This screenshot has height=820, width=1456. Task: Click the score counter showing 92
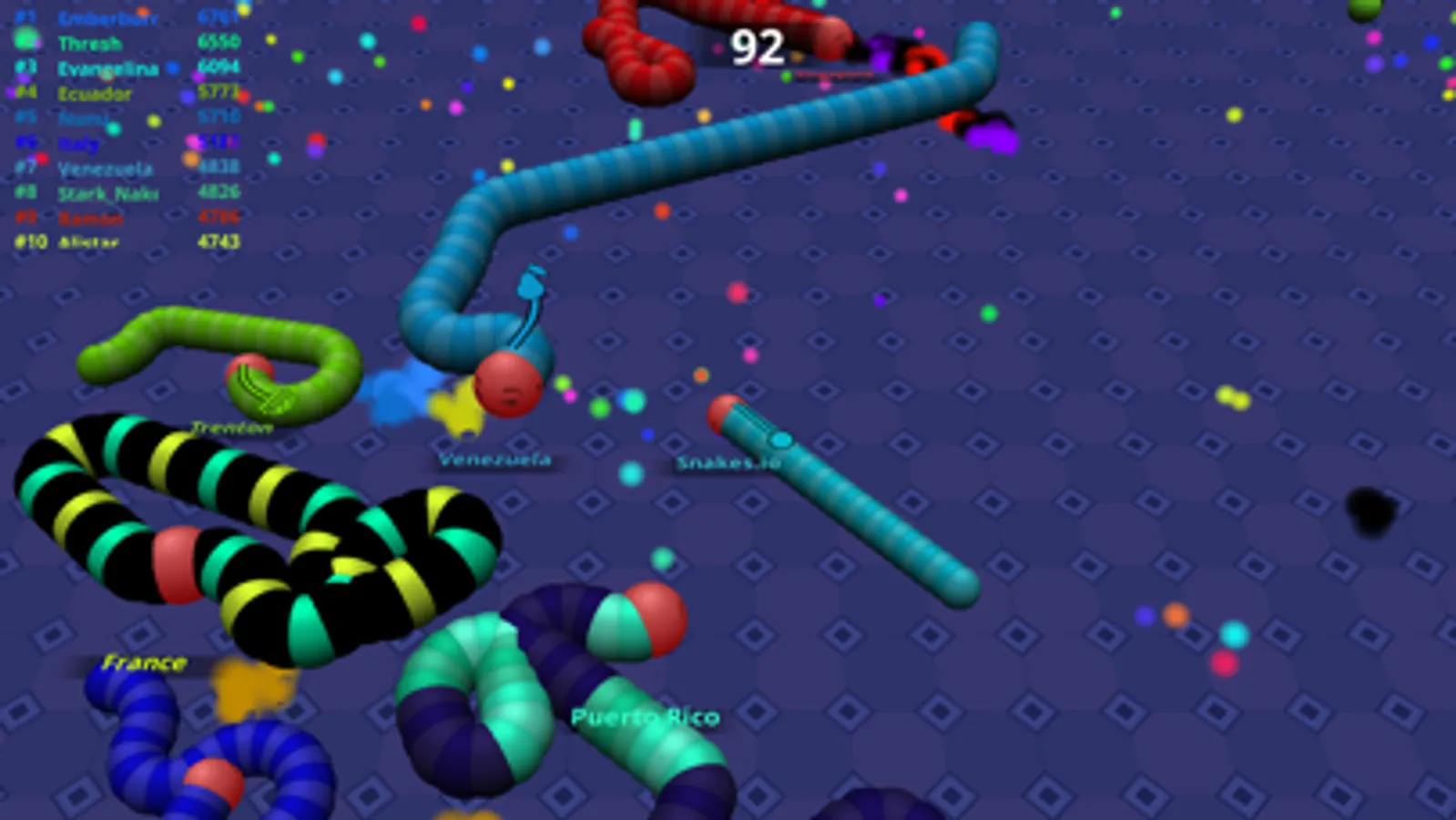[x=758, y=46]
